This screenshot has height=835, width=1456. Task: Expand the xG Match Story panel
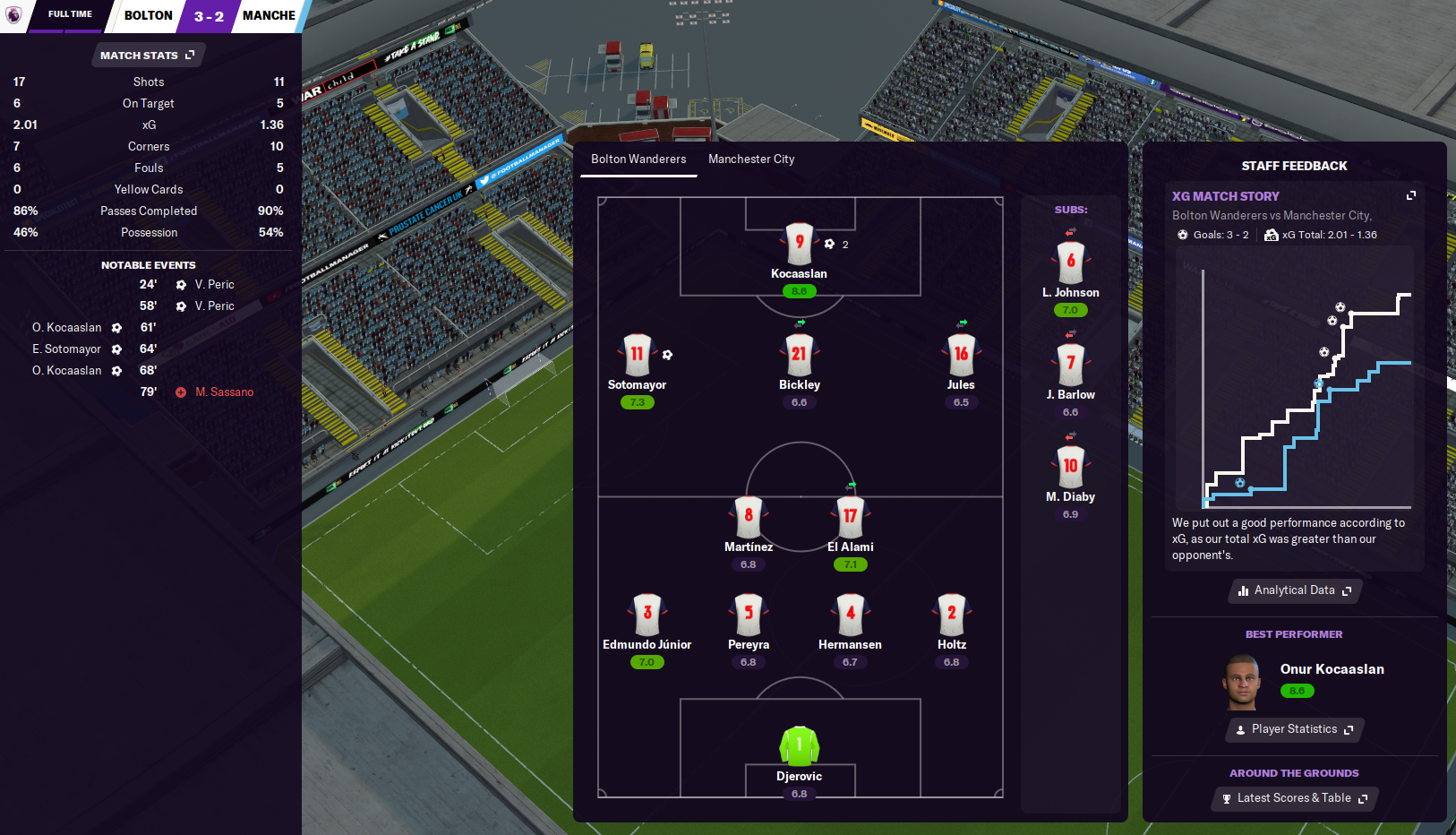click(x=1410, y=195)
